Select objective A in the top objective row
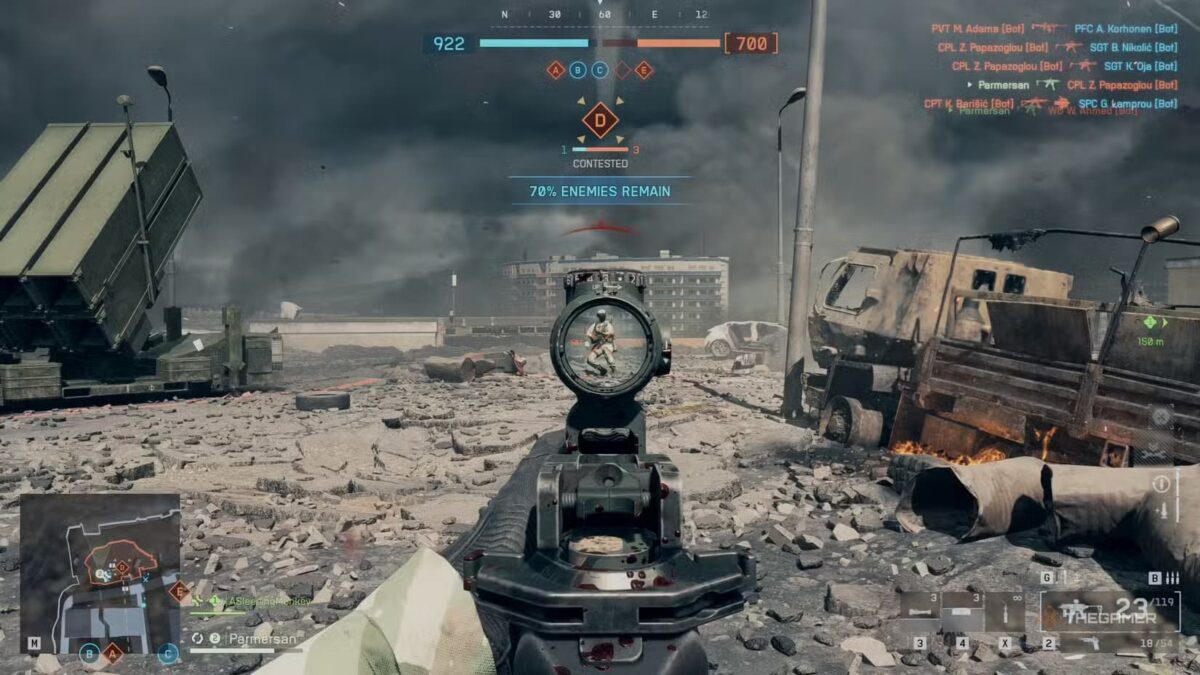 pos(556,70)
